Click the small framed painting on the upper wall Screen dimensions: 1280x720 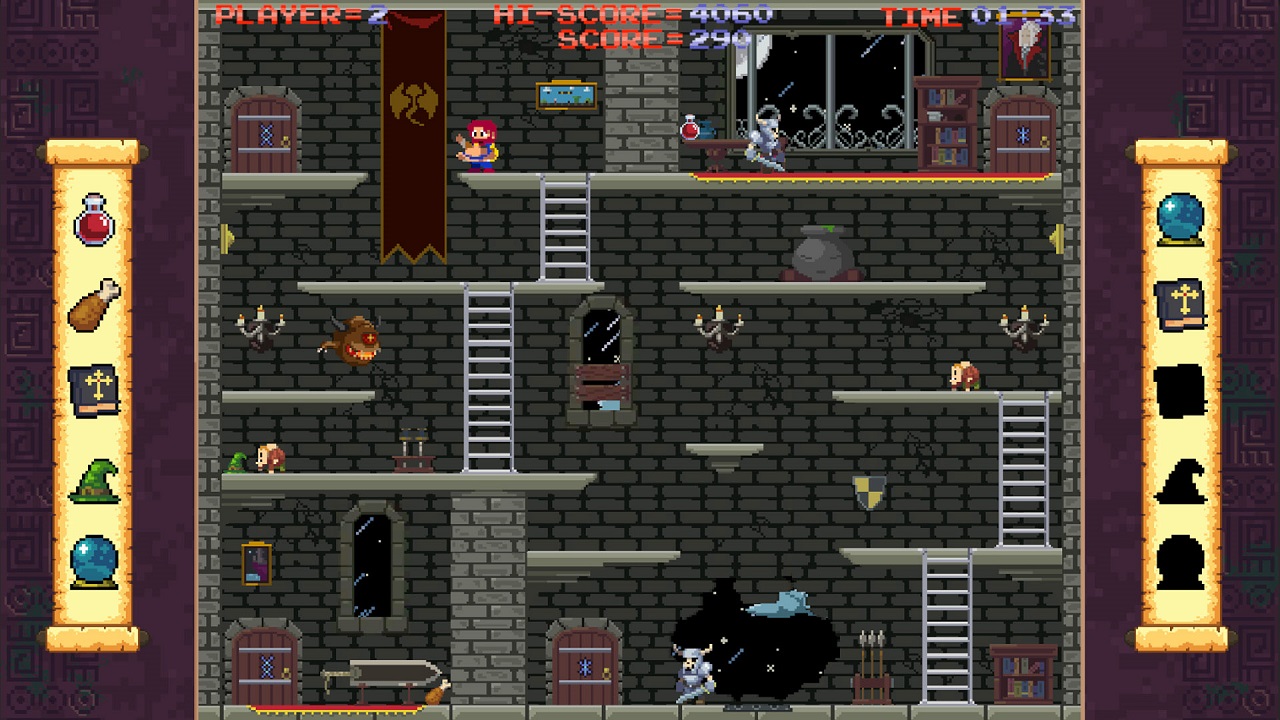point(566,97)
